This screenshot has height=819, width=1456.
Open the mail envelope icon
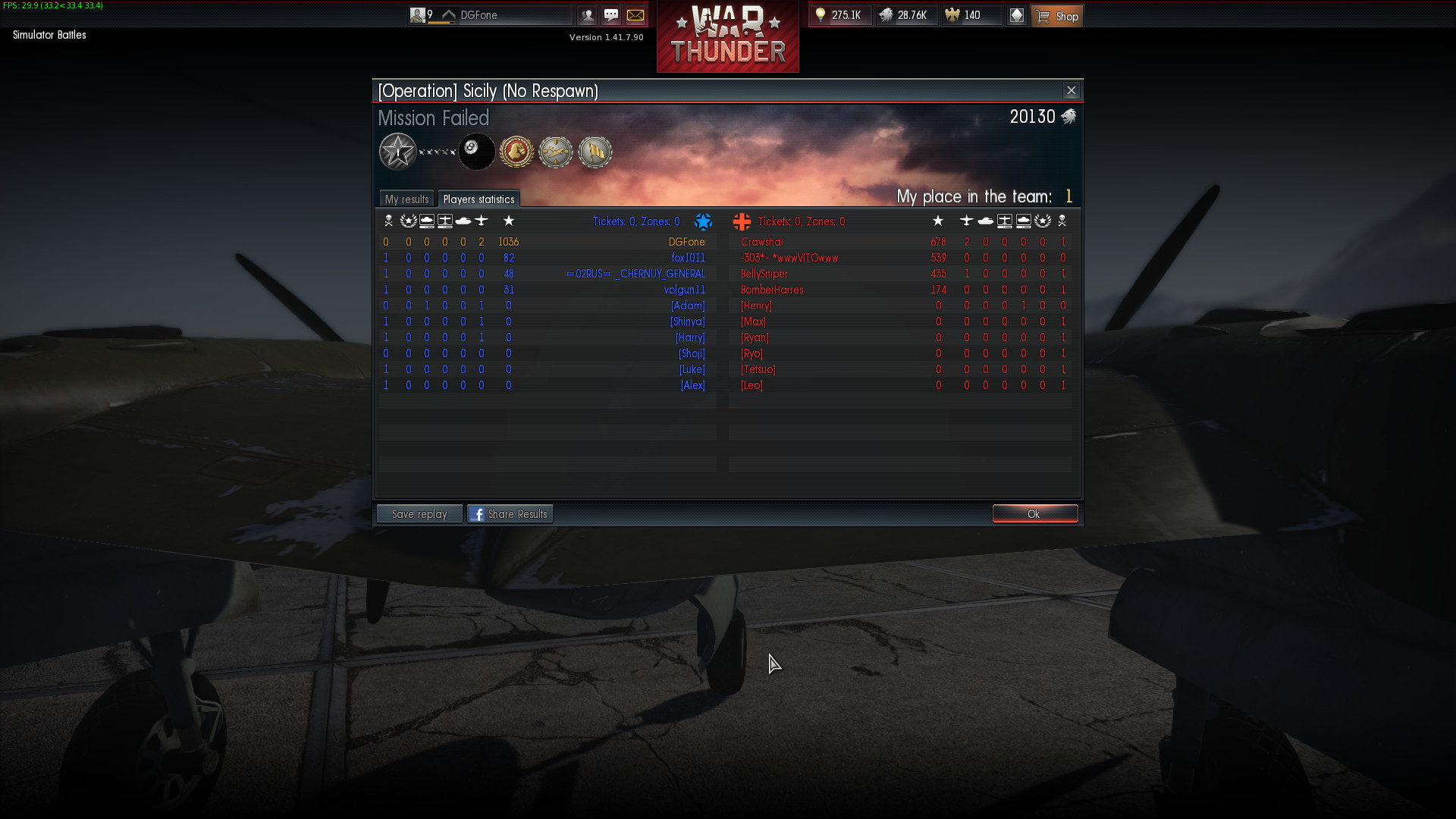coord(635,15)
